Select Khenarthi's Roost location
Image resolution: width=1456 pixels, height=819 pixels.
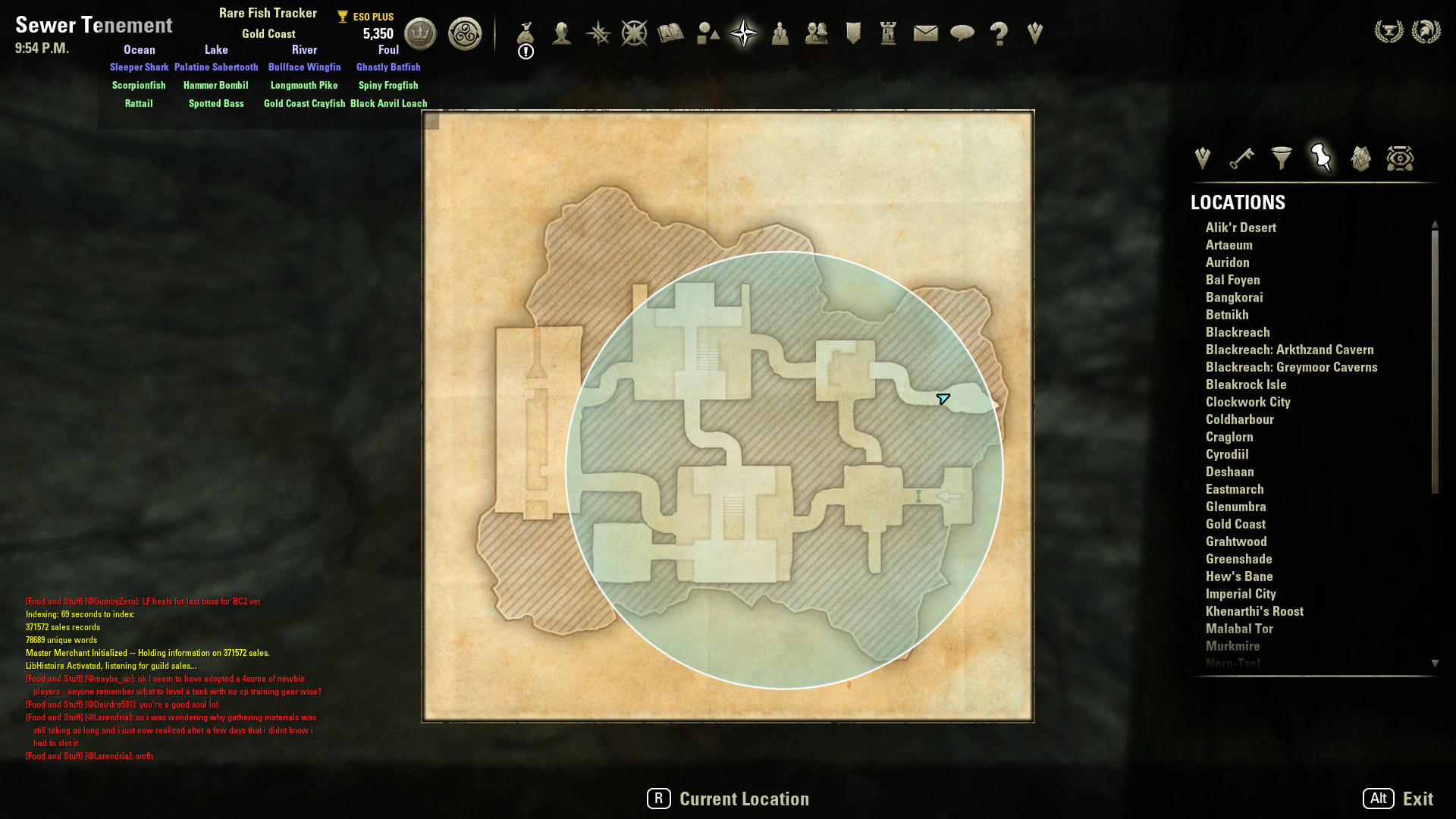[x=1254, y=611]
